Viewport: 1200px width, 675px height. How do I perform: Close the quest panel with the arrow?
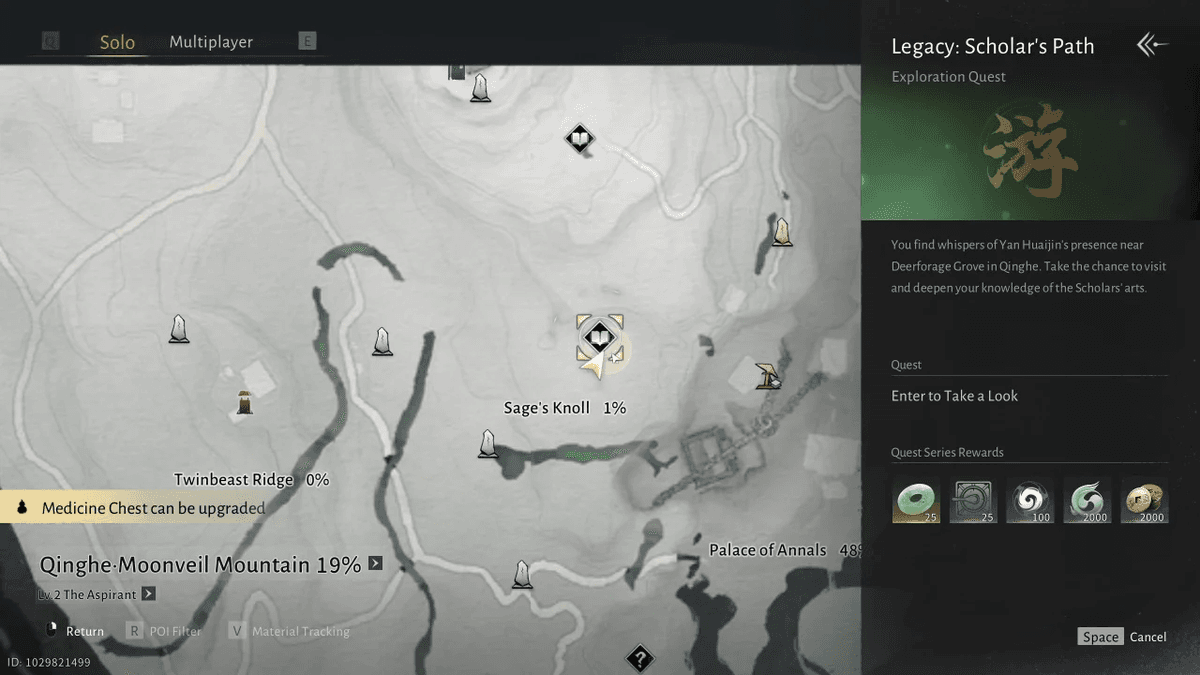[x=1152, y=45]
